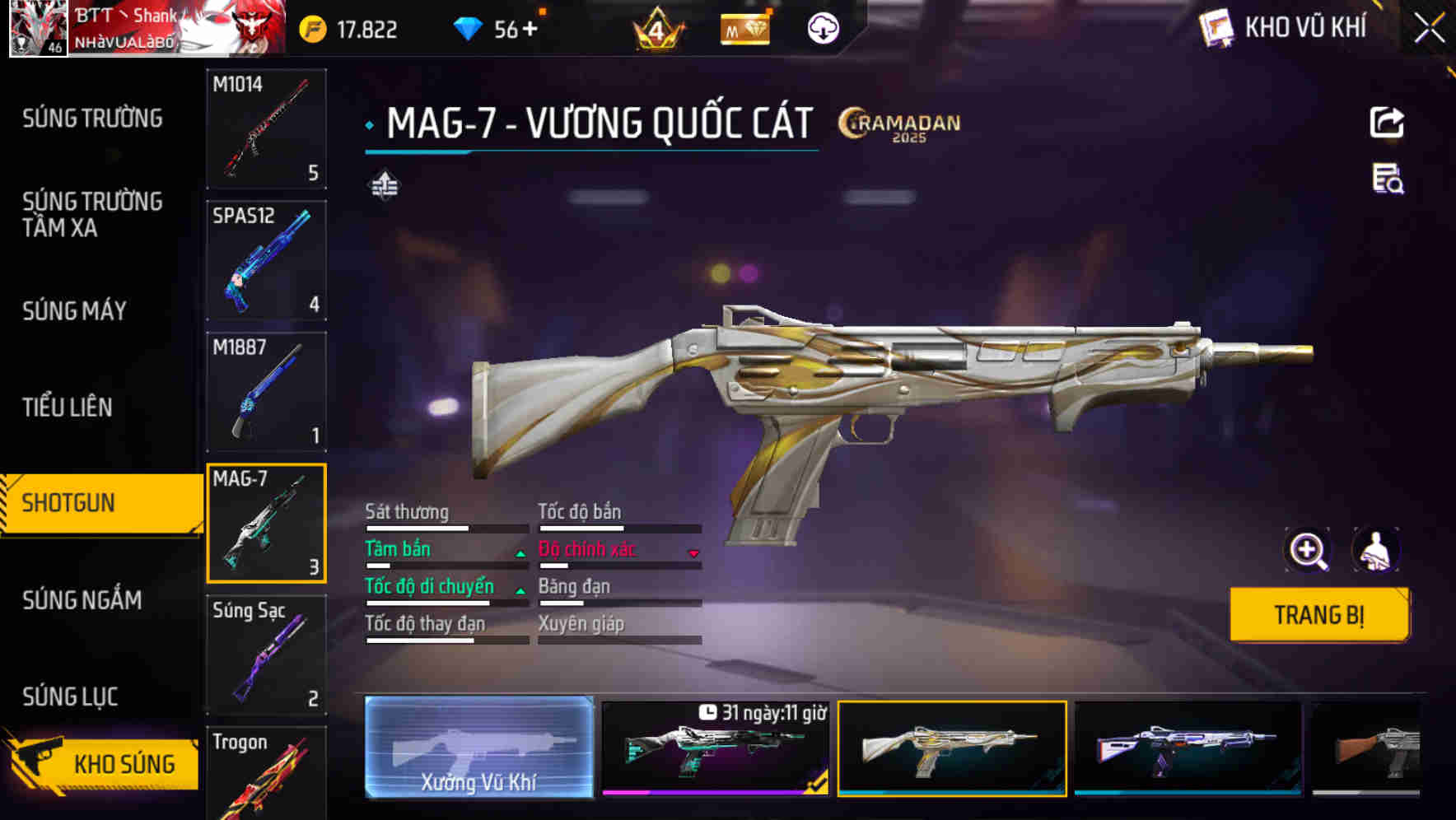The height and width of the screenshot is (820, 1456).
Task: Choose the SPAS12 shotgun
Action: coord(266,260)
